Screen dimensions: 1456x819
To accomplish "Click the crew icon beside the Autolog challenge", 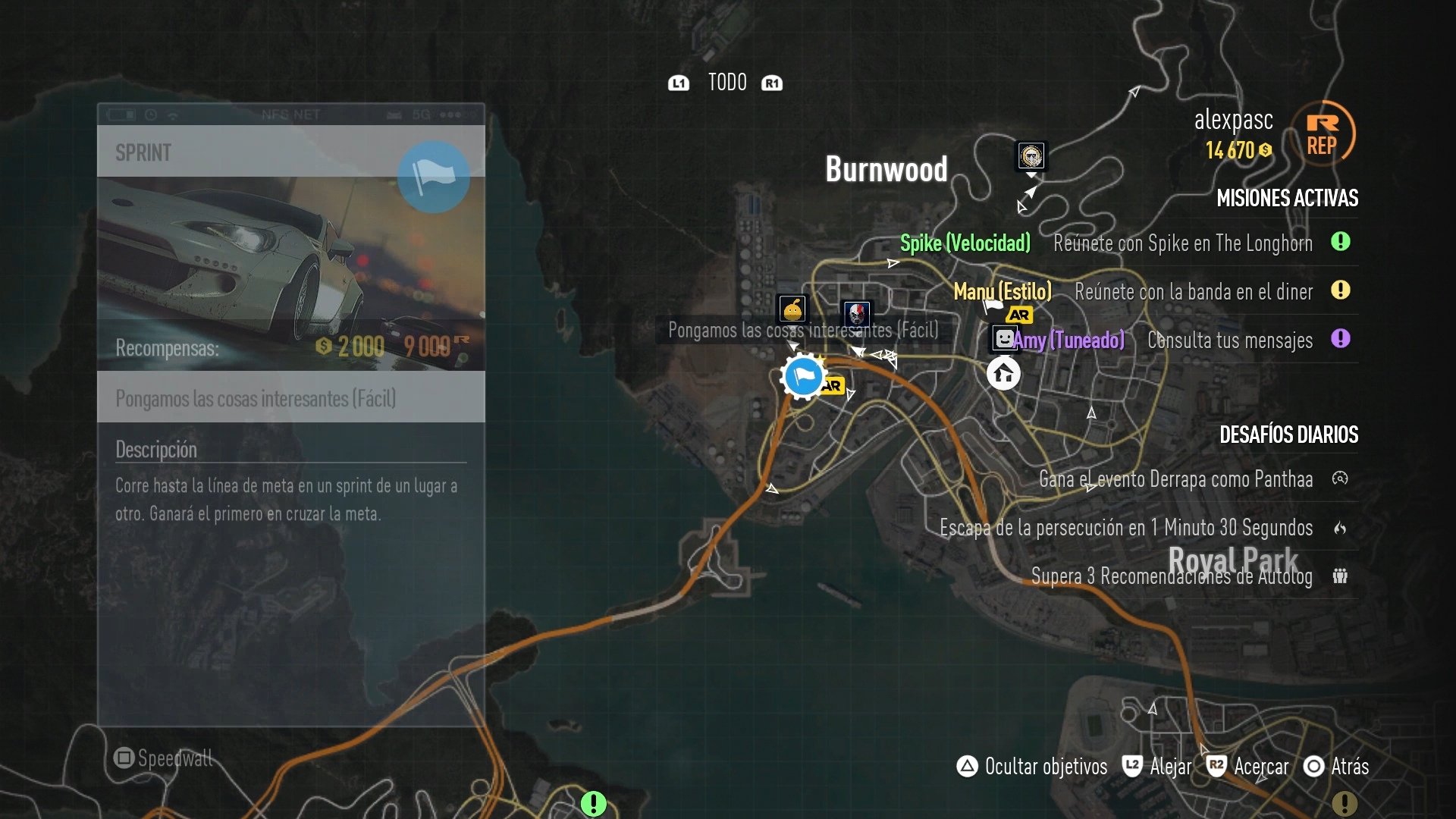I will coord(1342,576).
